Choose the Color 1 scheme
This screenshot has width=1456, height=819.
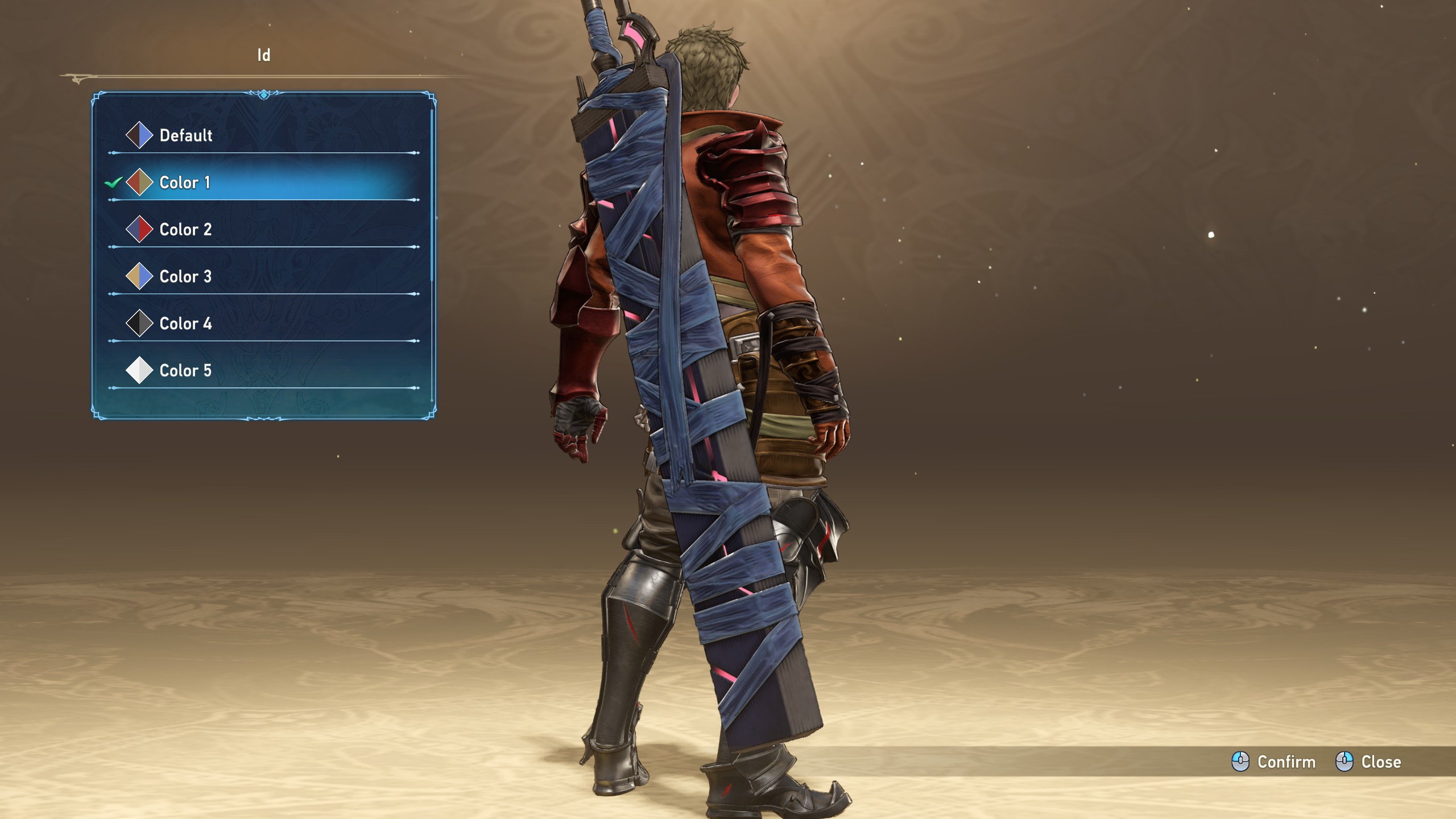[x=185, y=183]
